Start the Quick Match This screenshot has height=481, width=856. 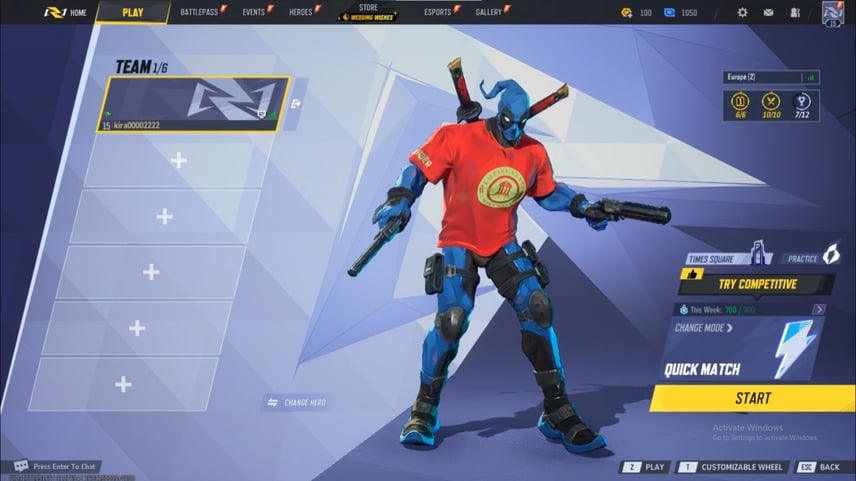click(x=752, y=398)
